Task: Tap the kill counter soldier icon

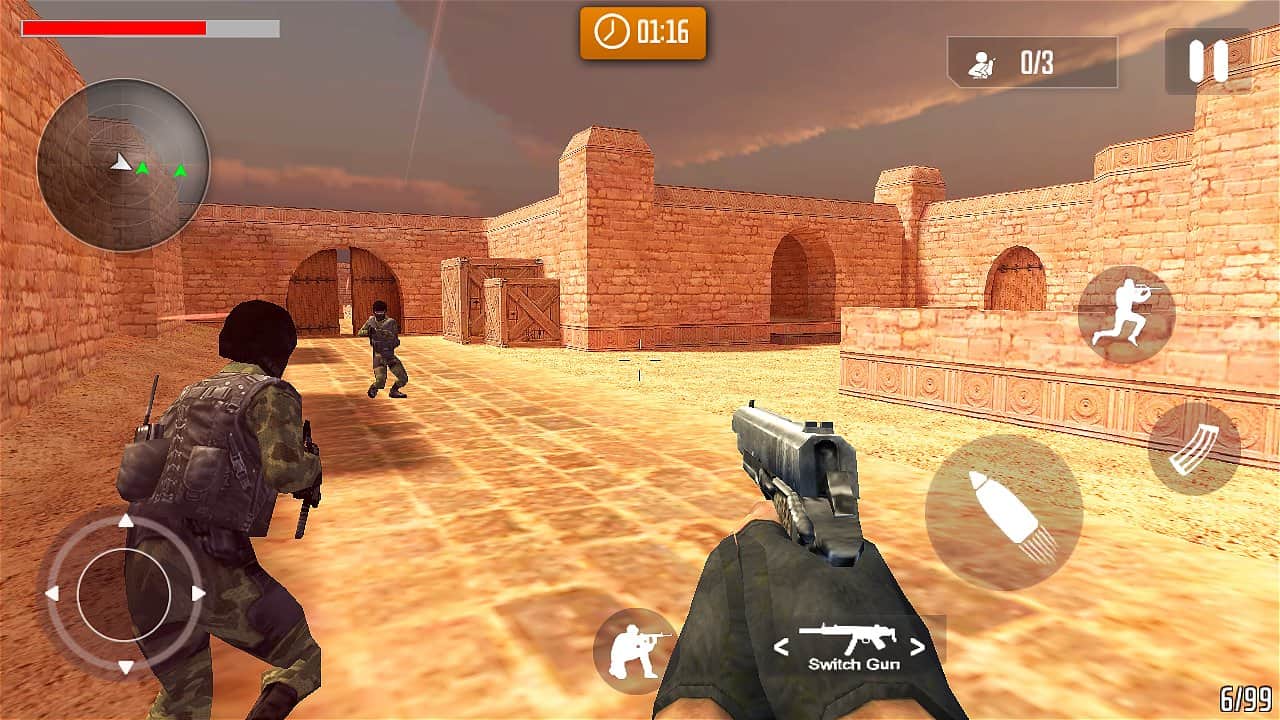Action: [x=985, y=62]
